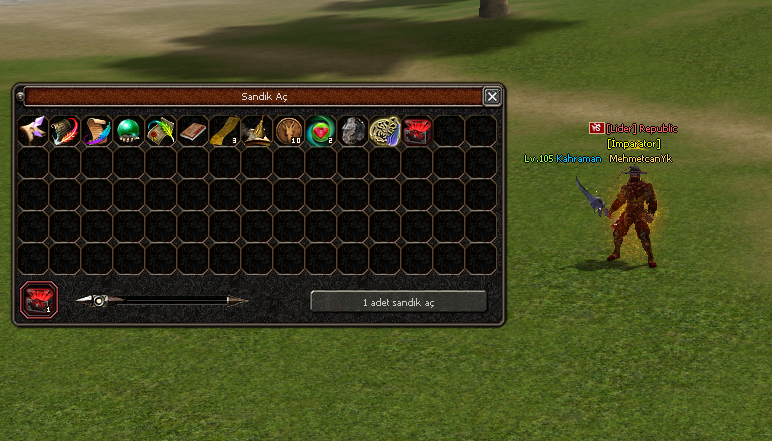Pick the golden pointed hat item
This screenshot has width=772, height=441.
coord(257,131)
